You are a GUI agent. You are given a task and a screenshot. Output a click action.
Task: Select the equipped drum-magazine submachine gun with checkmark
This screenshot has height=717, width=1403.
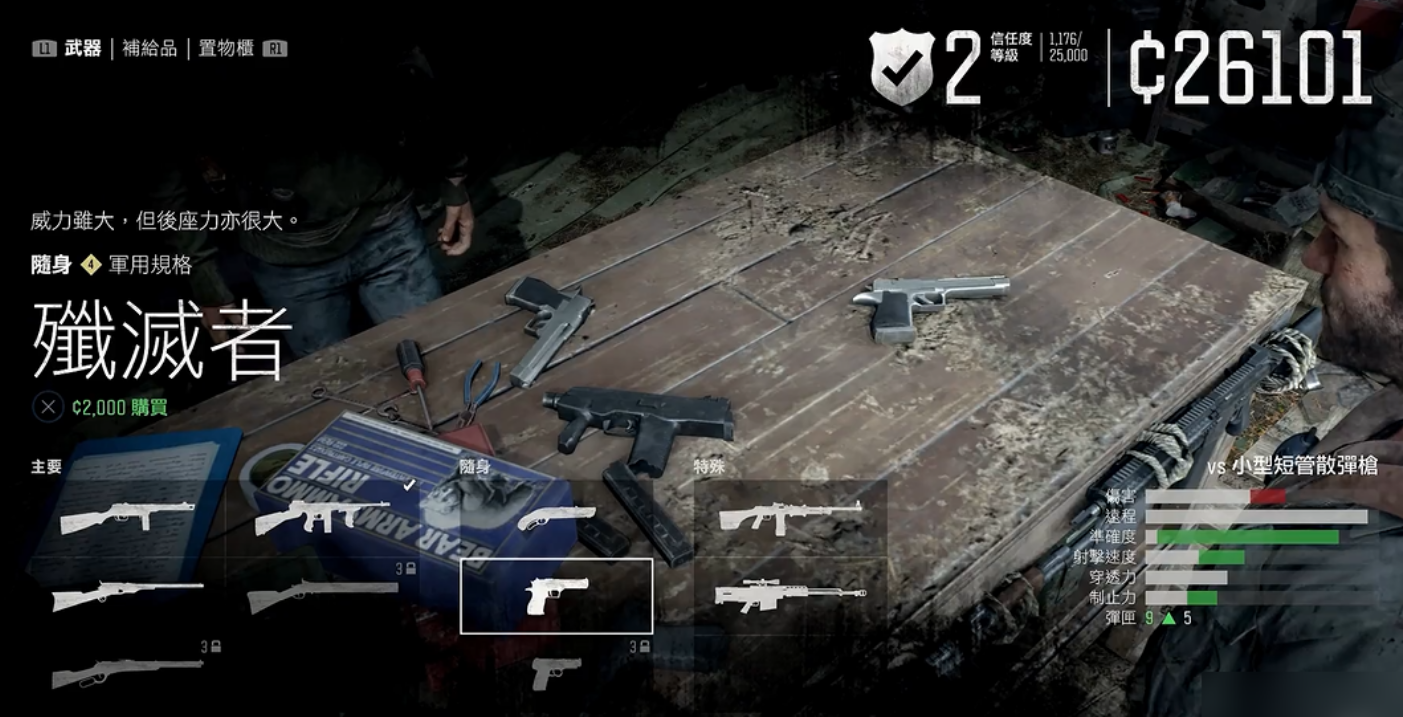coord(323,517)
